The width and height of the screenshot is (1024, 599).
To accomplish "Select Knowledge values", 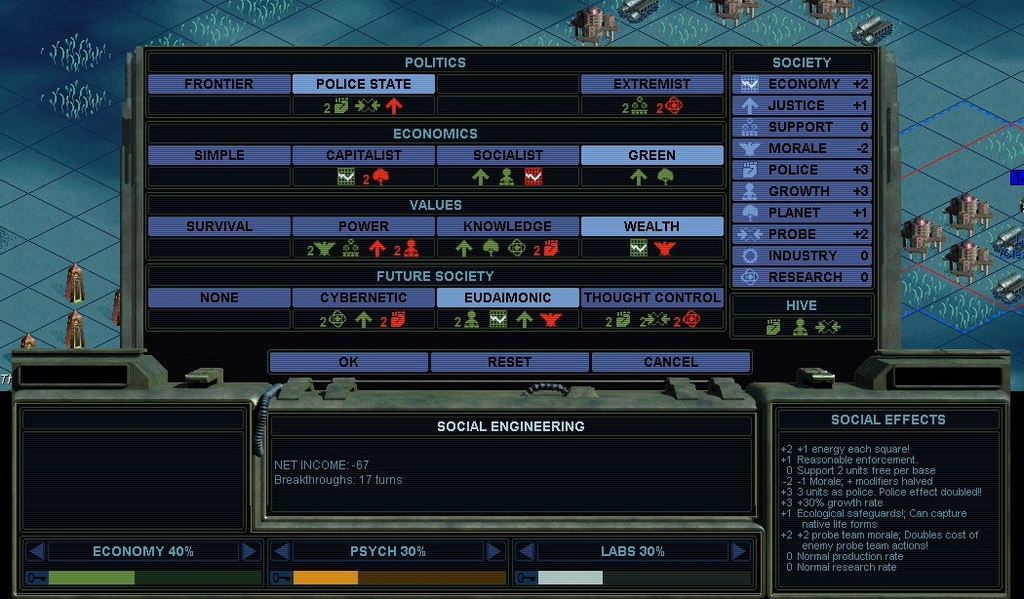I will pyautogui.click(x=507, y=226).
